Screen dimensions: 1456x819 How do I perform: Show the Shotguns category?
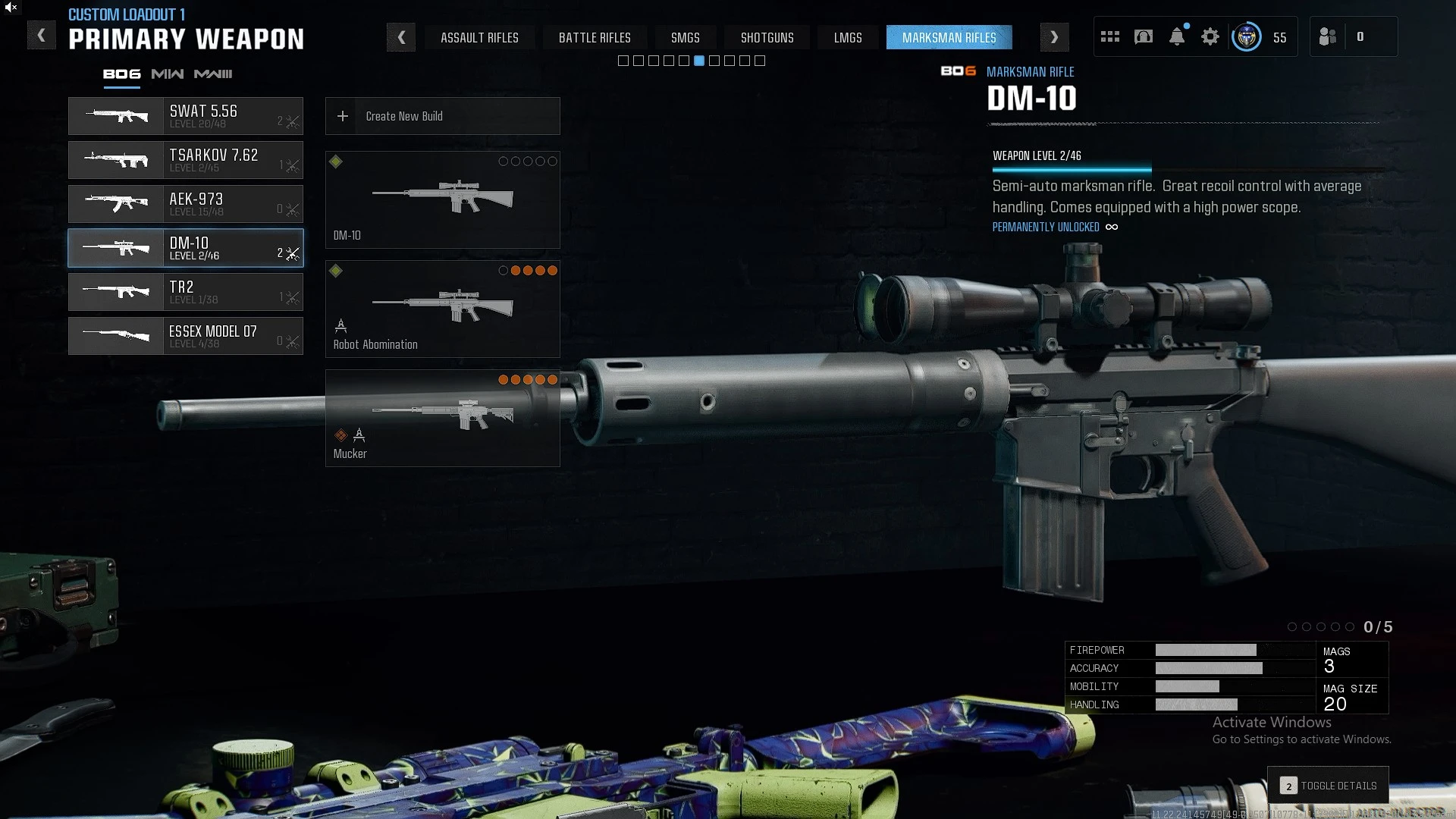pos(767,38)
